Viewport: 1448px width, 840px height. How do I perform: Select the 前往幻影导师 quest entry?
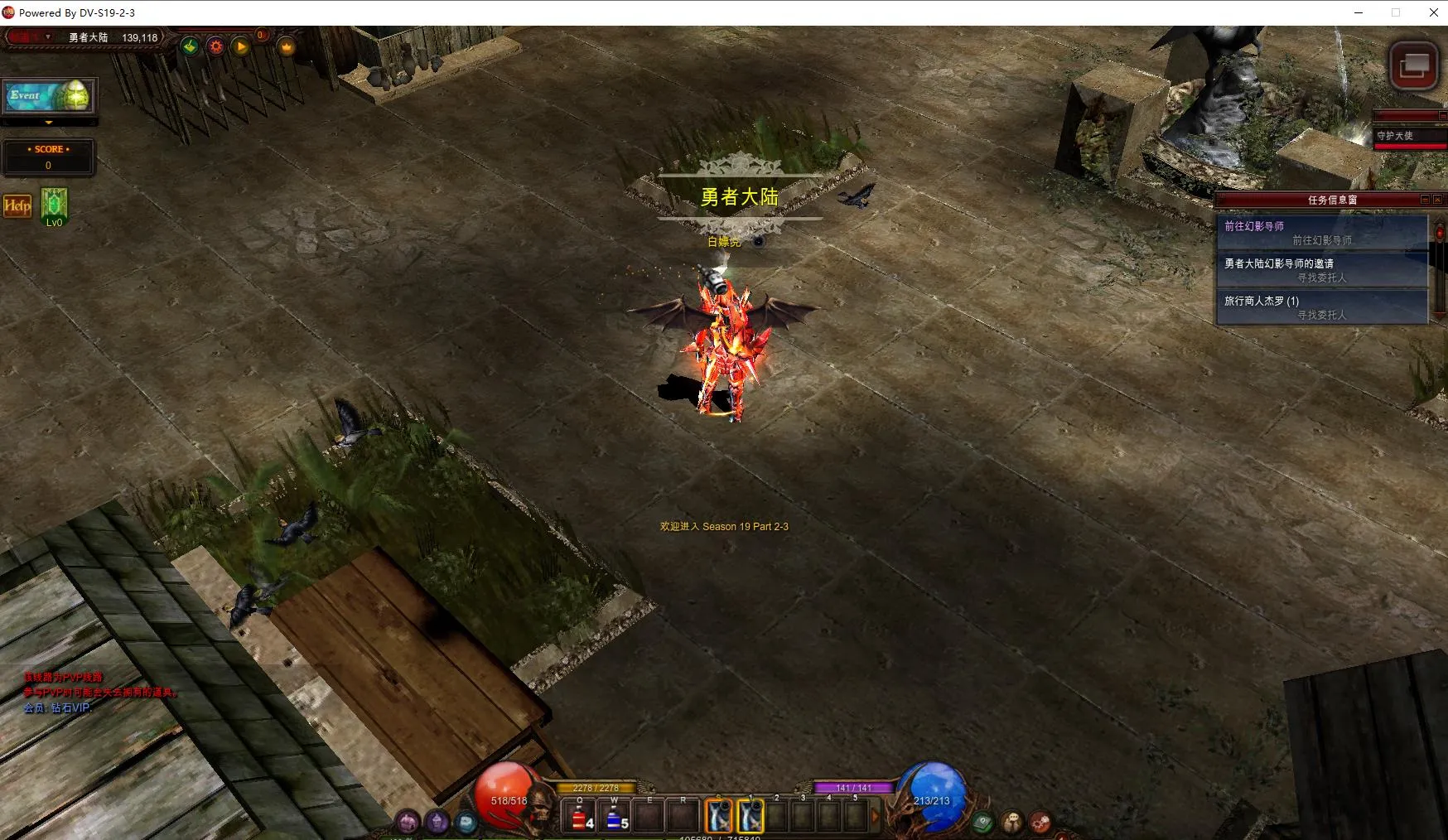tap(1321, 233)
